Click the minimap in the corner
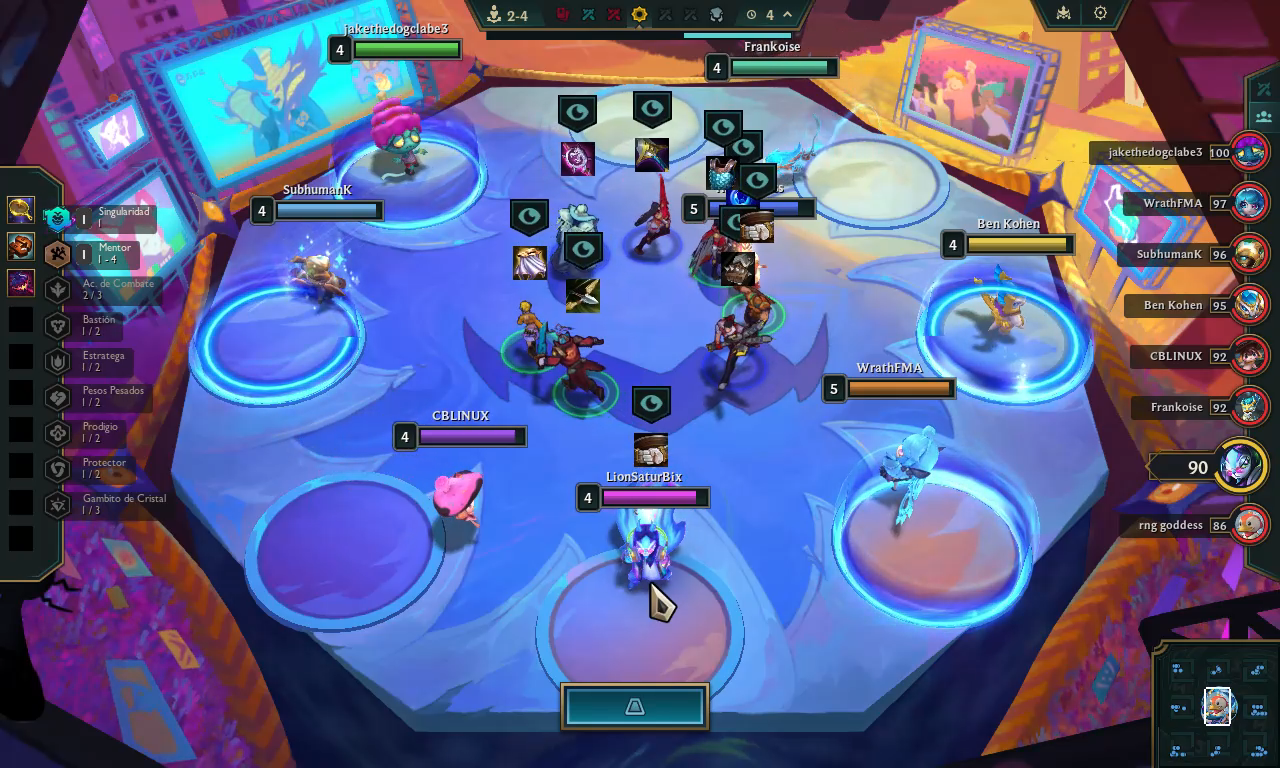Screen dimensions: 1280x768 coord(1216,707)
